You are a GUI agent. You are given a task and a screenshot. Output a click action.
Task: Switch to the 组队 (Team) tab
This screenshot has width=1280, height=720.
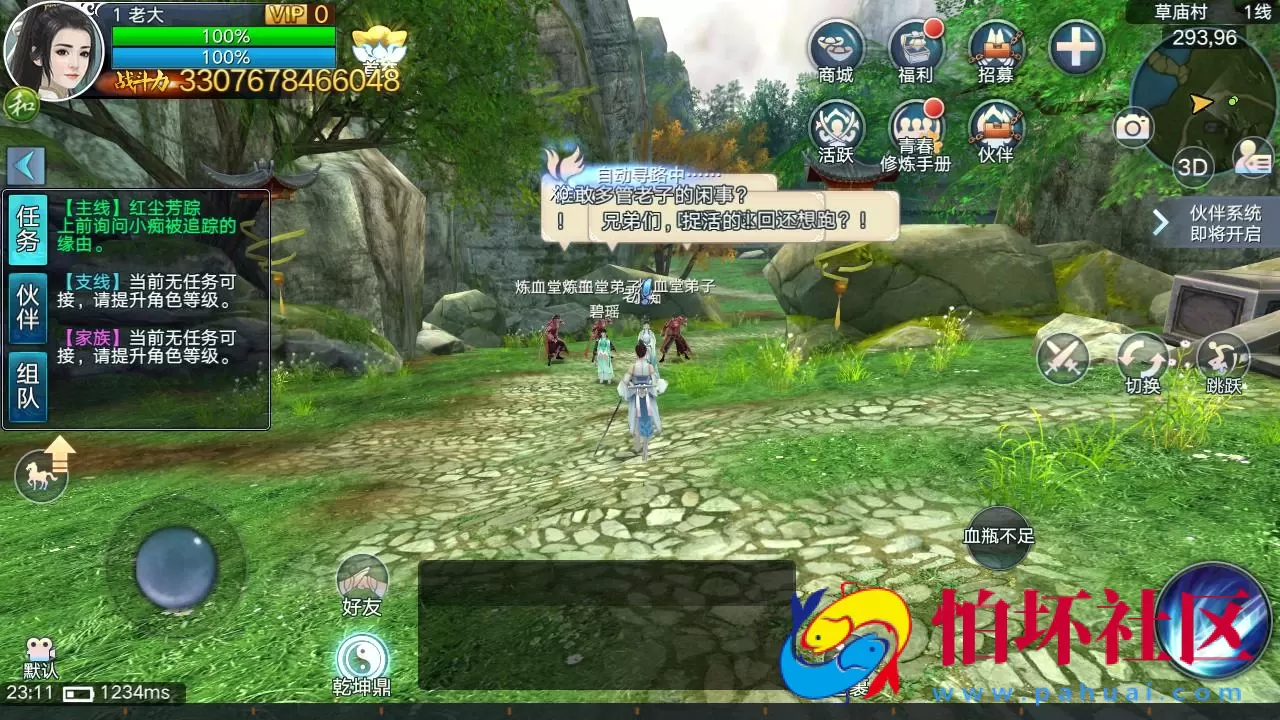point(26,378)
